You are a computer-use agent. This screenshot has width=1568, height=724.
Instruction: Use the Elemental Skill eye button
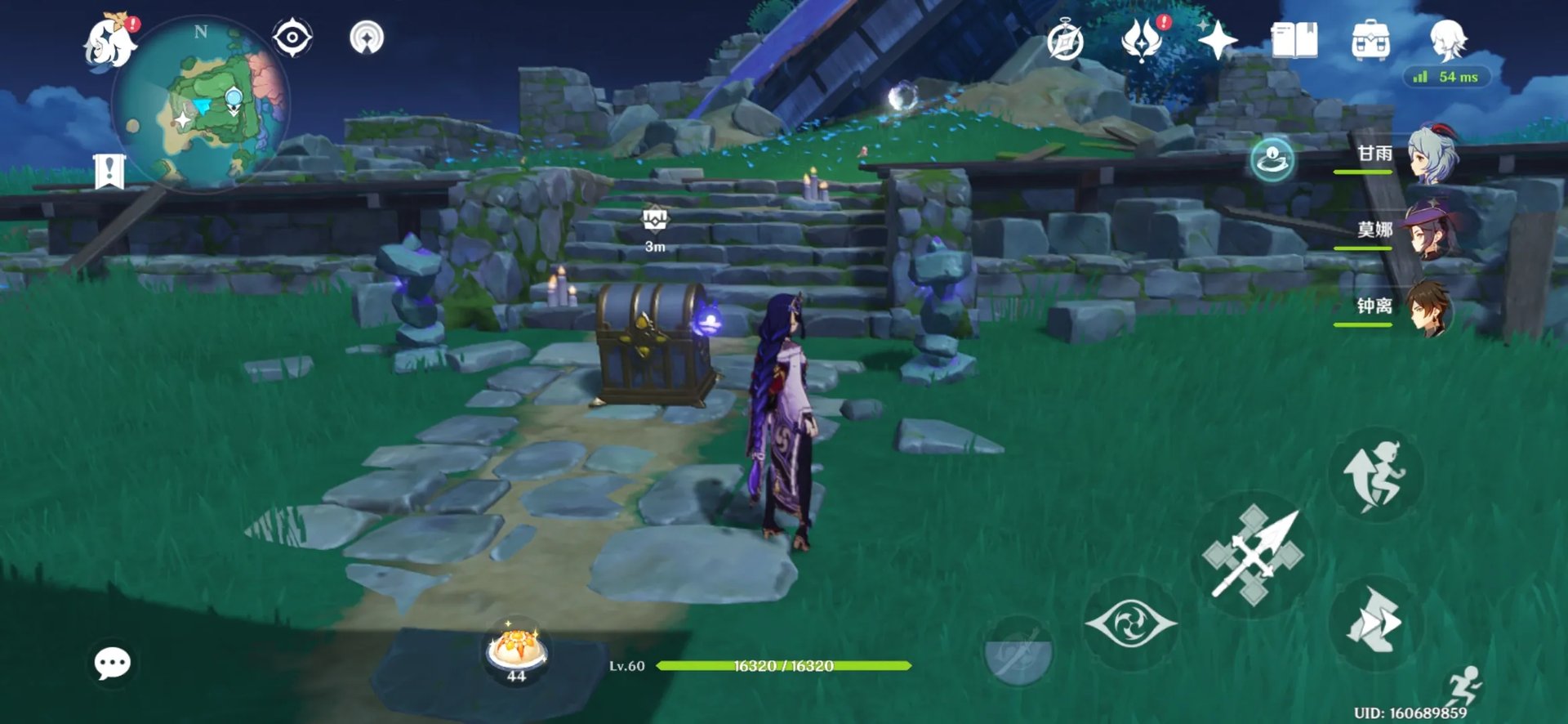tap(1130, 623)
